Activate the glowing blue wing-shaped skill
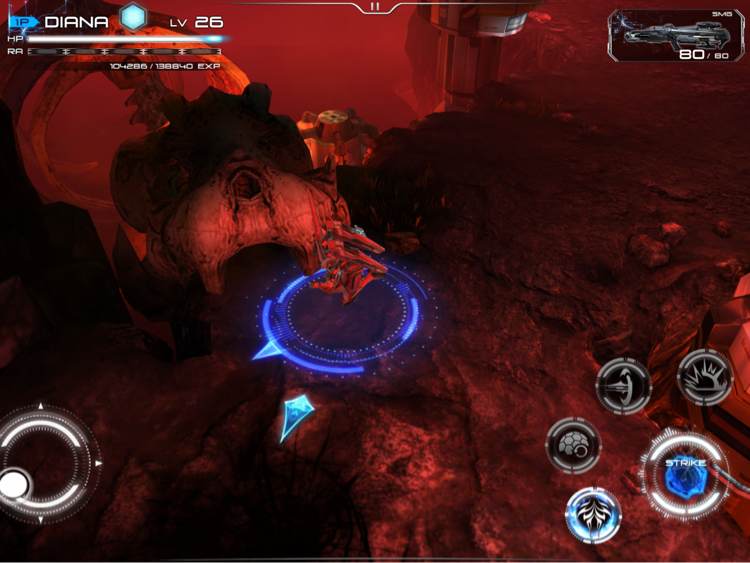Viewport: 750px width, 563px height. click(594, 514)
